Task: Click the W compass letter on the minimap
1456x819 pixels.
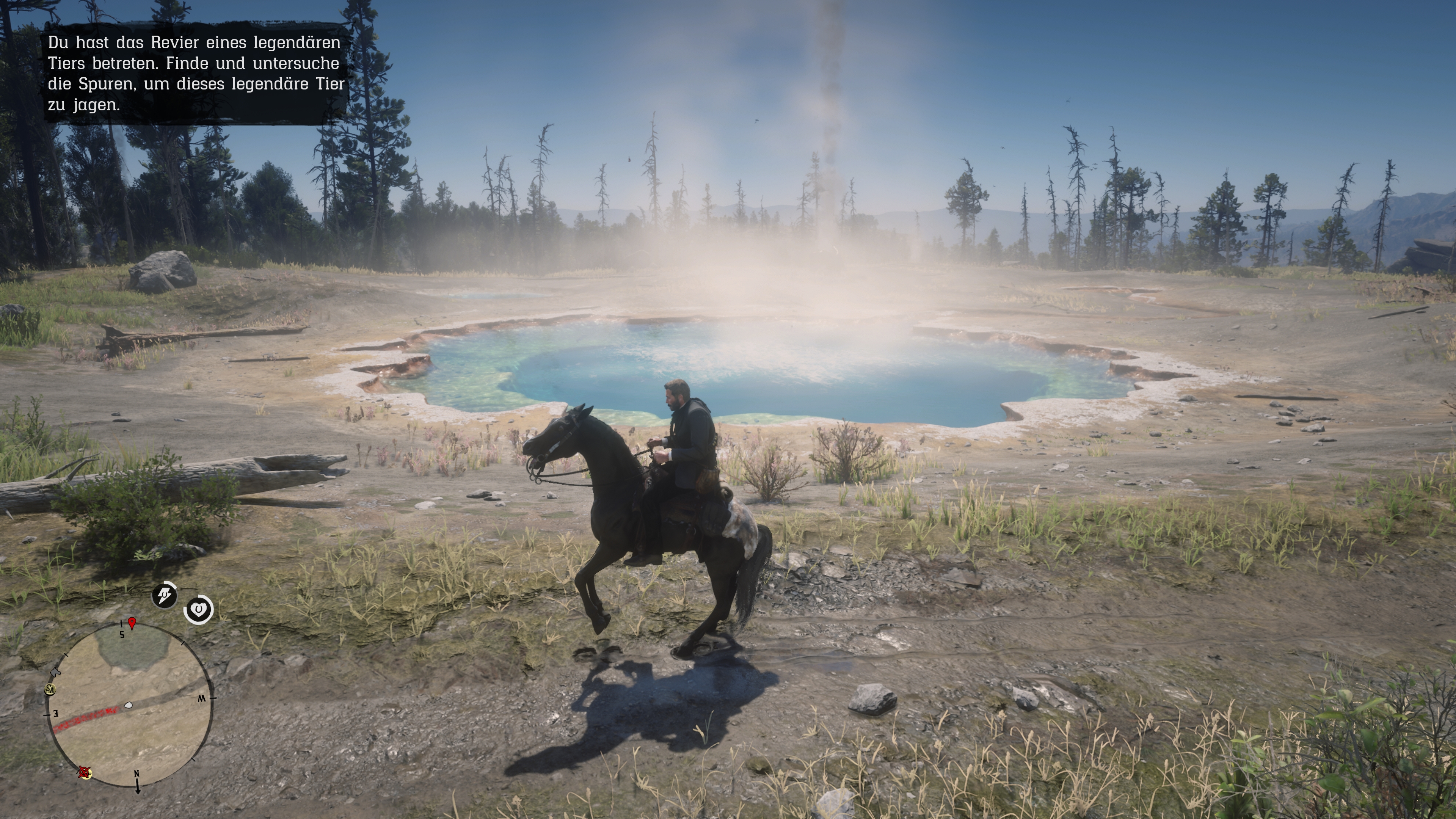Action: tap(202, 698)
